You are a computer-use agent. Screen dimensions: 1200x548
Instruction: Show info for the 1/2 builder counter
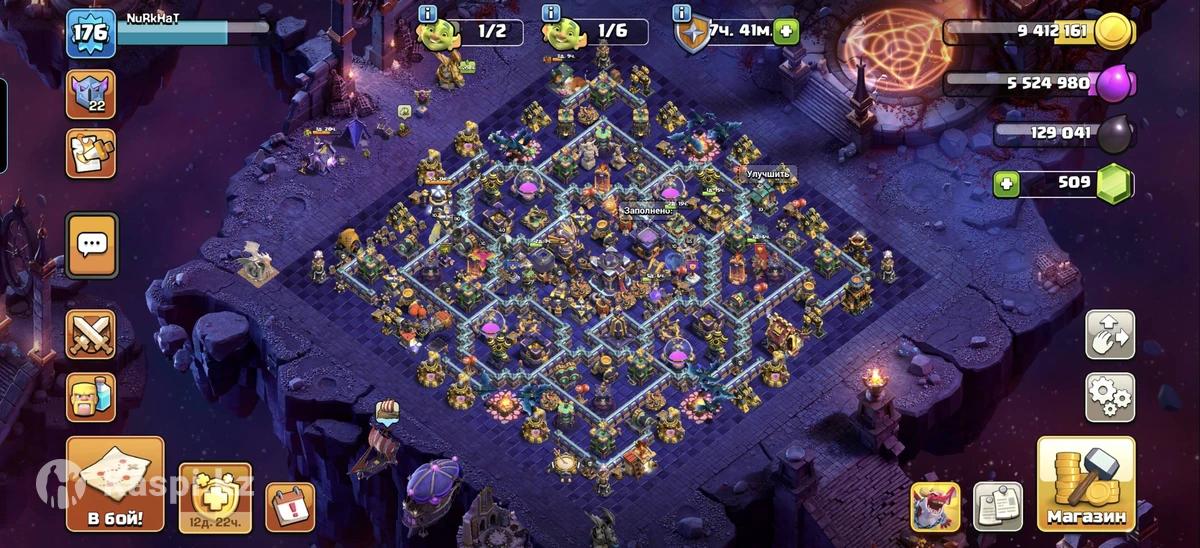pyautogui.click(x=428, y=13)
